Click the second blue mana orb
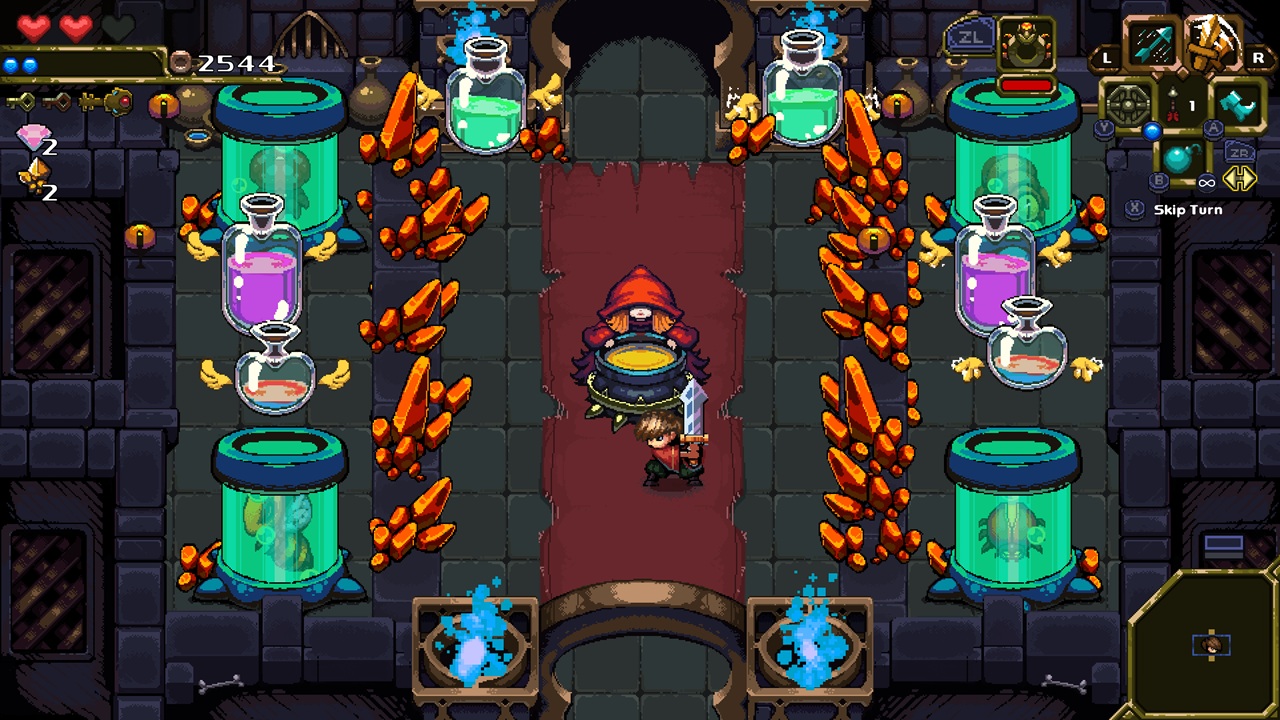Screen dimensions: 1280x720 [x=29, y=64]
